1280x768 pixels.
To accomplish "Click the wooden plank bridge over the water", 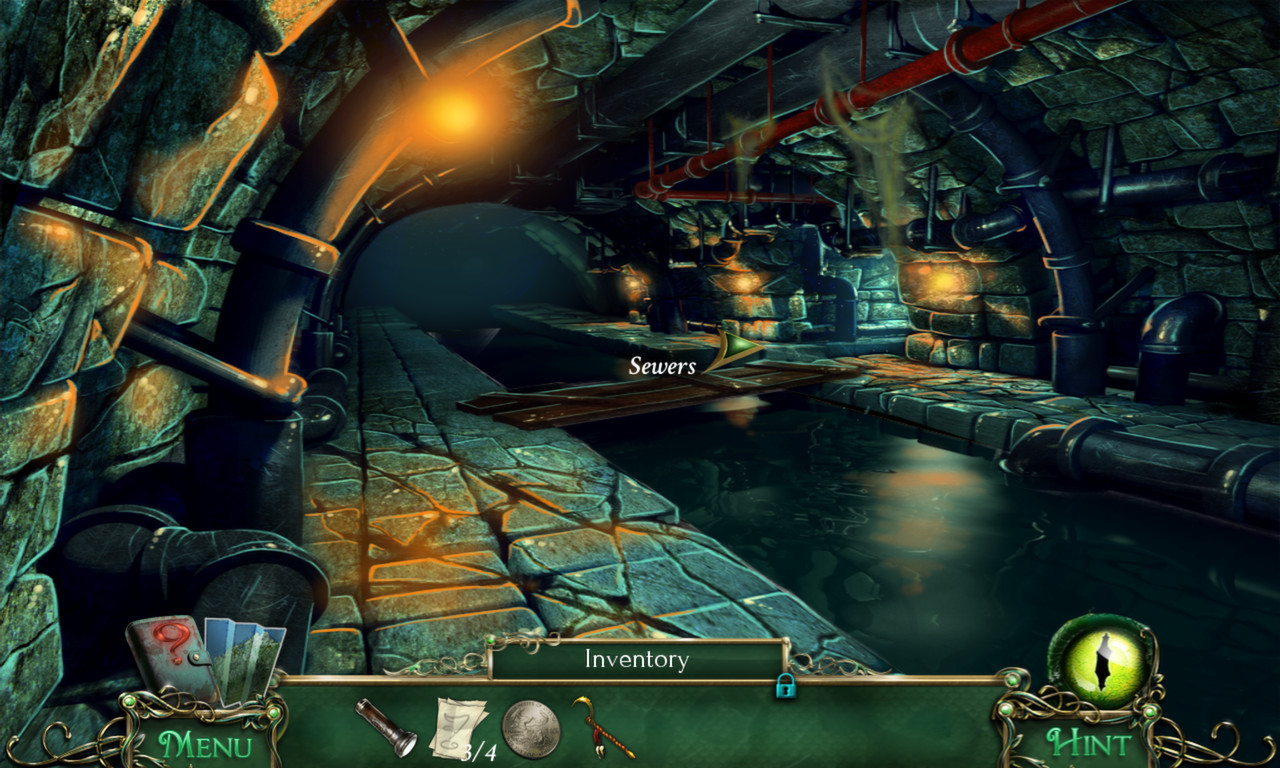I will [x=620, y=400].
